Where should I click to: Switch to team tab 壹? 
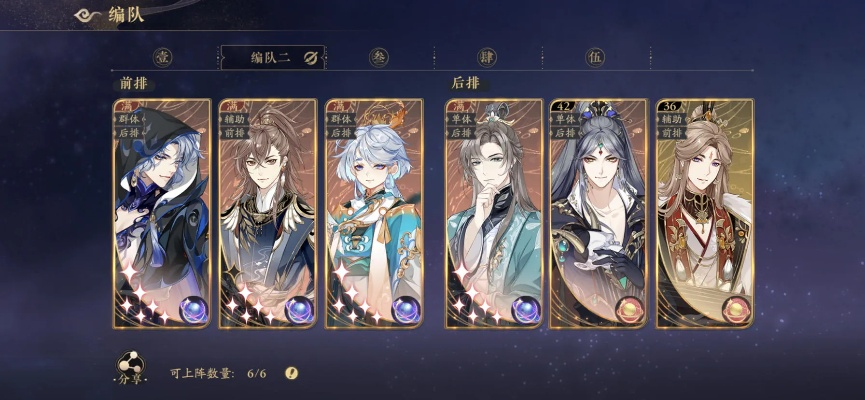(x=164, y=57)
